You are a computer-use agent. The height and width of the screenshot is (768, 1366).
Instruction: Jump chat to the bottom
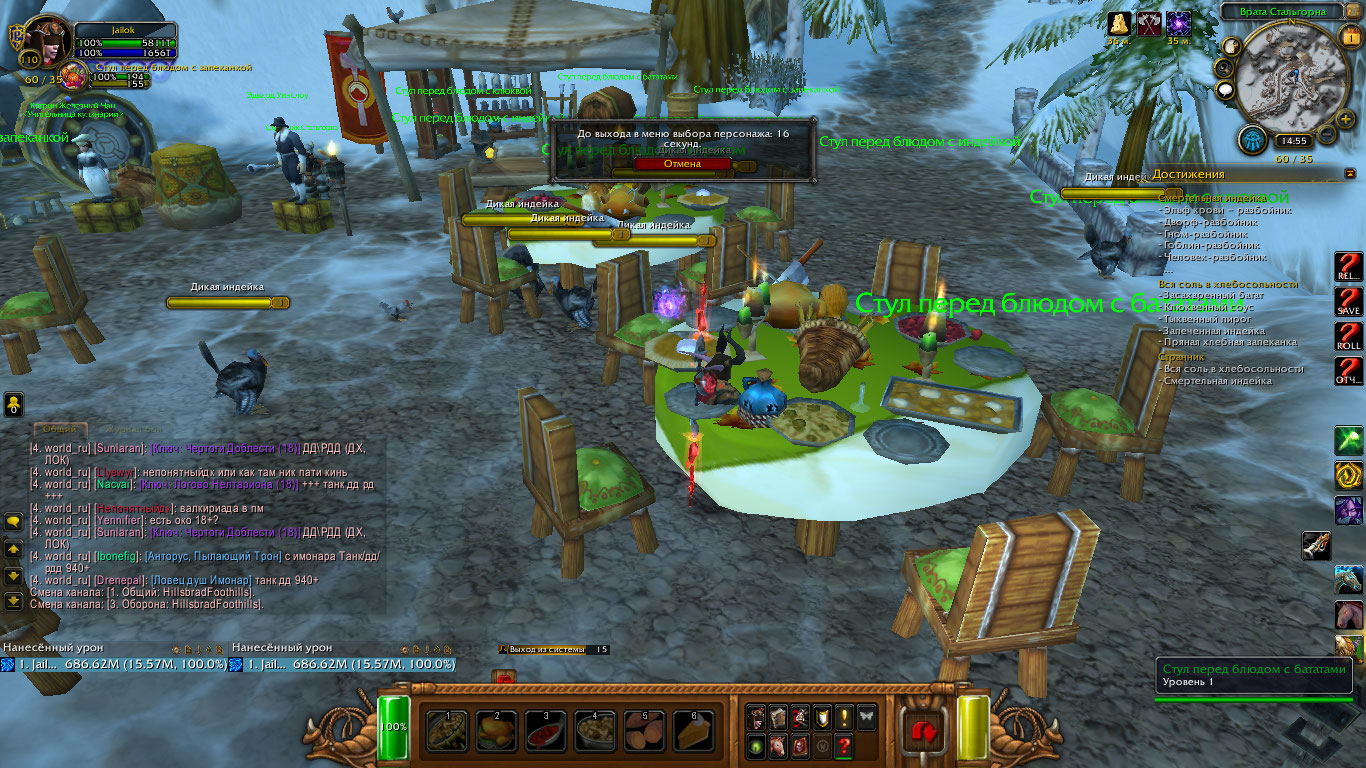[x=14, y=601]
